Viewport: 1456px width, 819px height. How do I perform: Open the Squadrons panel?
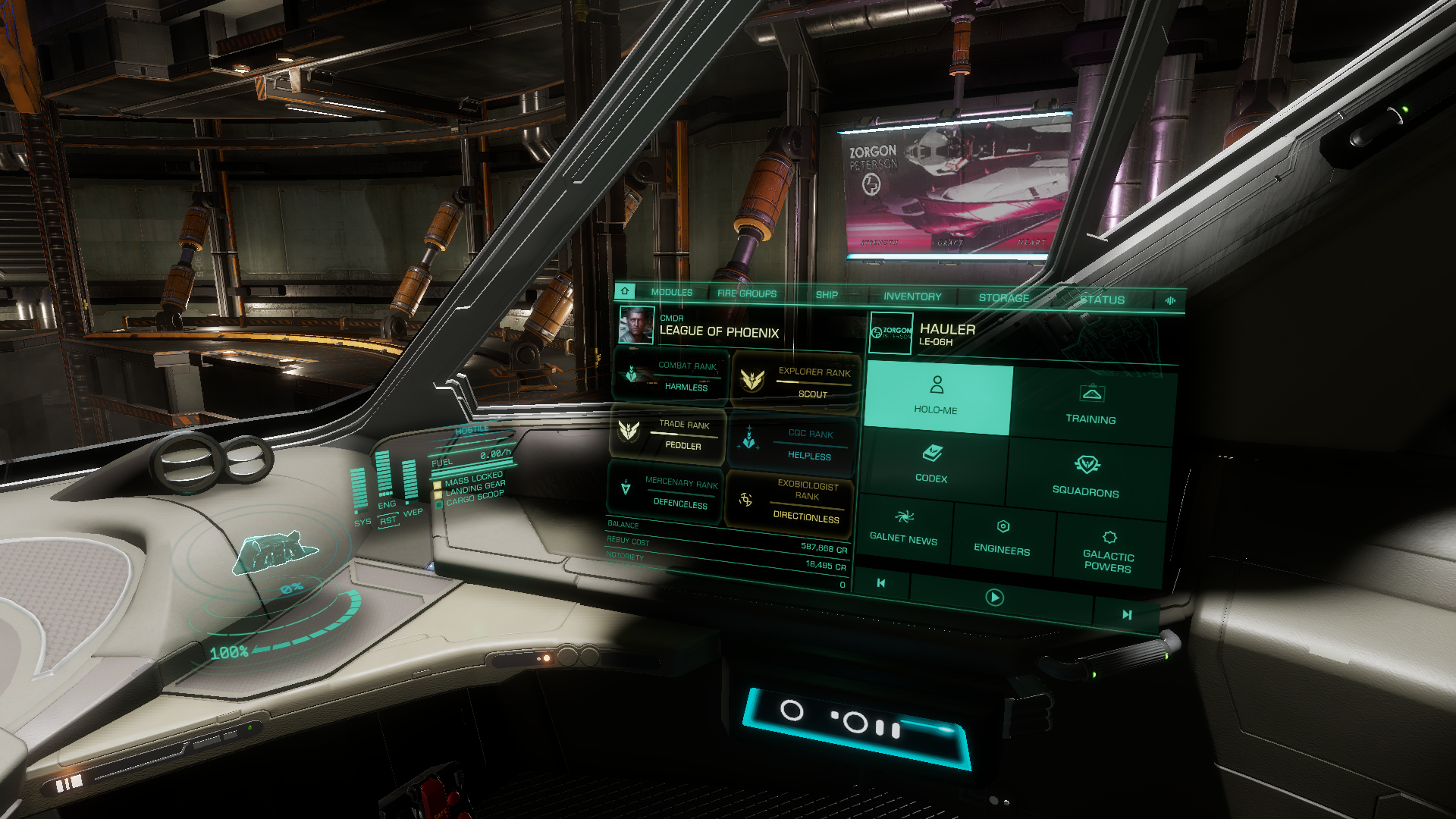[x=1086, y=475]
